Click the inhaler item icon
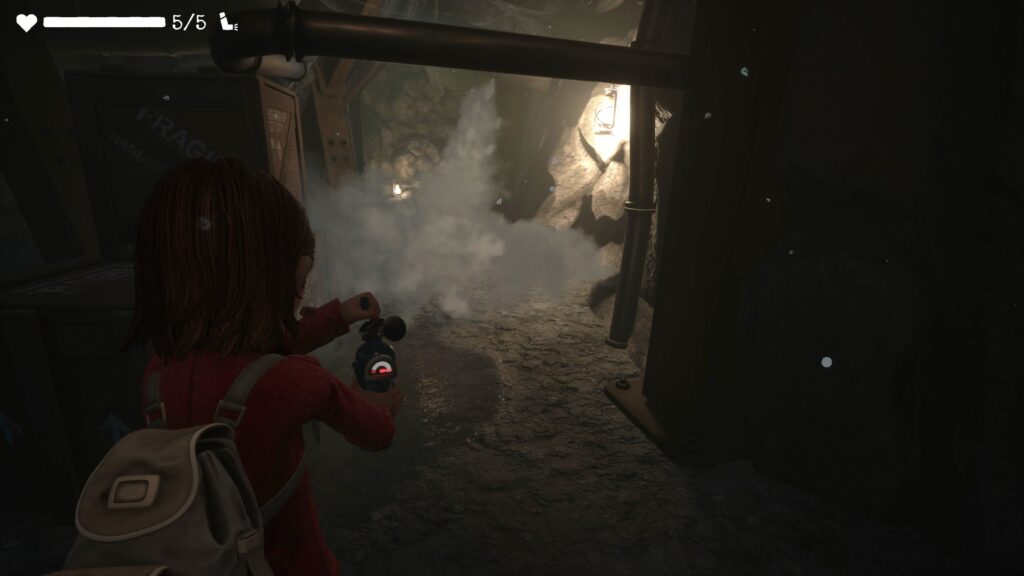 229,22
